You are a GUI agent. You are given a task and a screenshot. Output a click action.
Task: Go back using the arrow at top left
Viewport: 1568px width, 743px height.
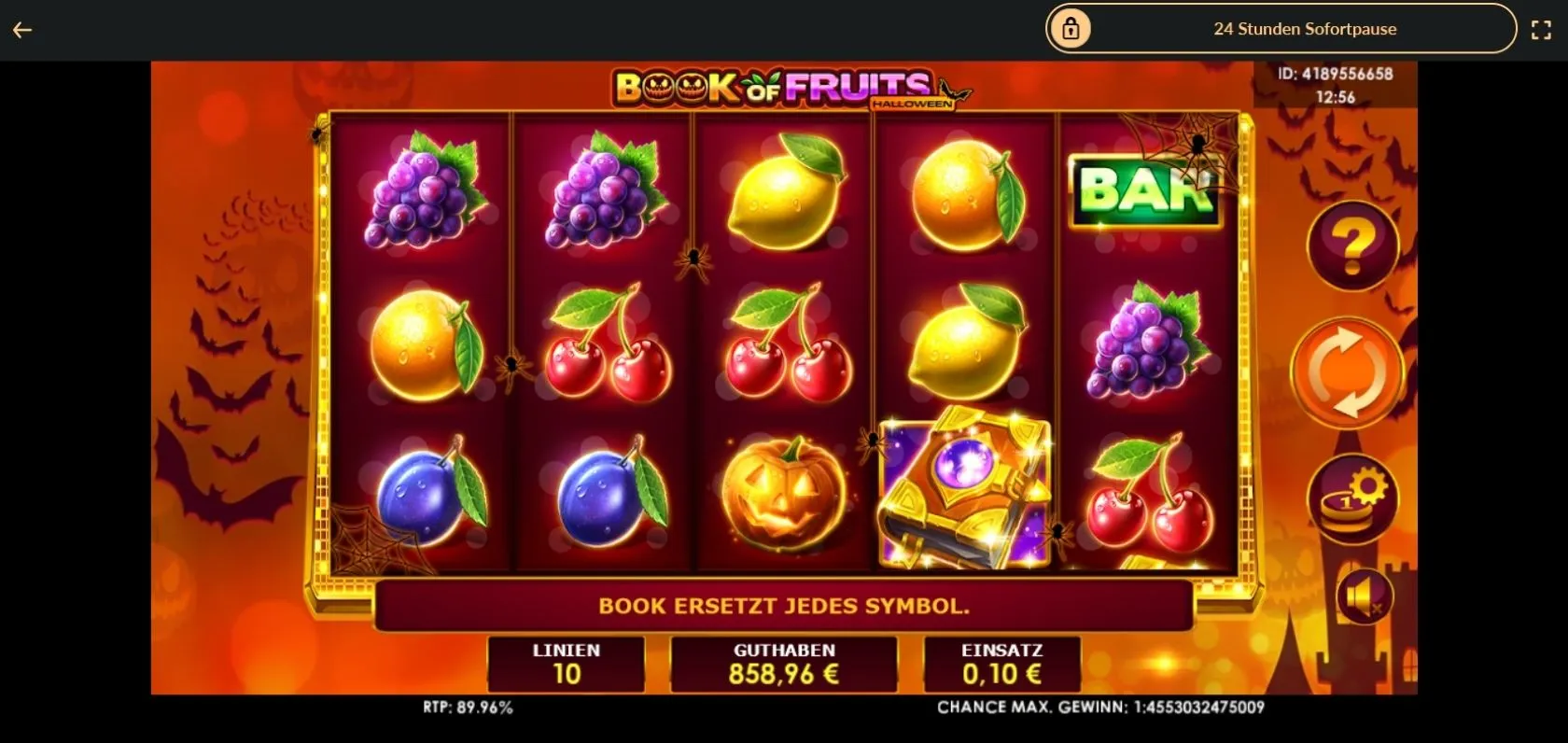[21, 29]
